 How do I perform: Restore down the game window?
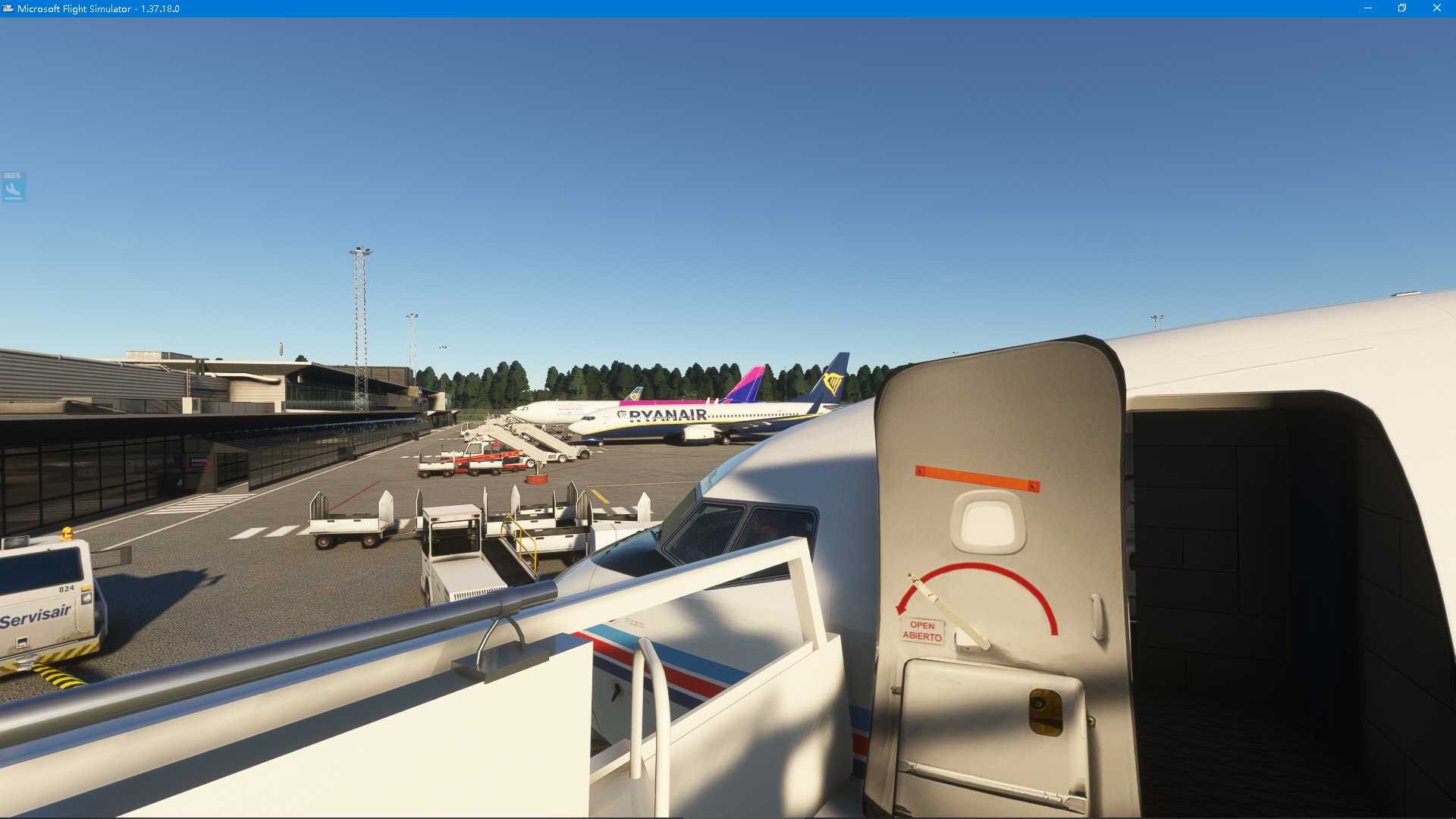click(1402, 8)
